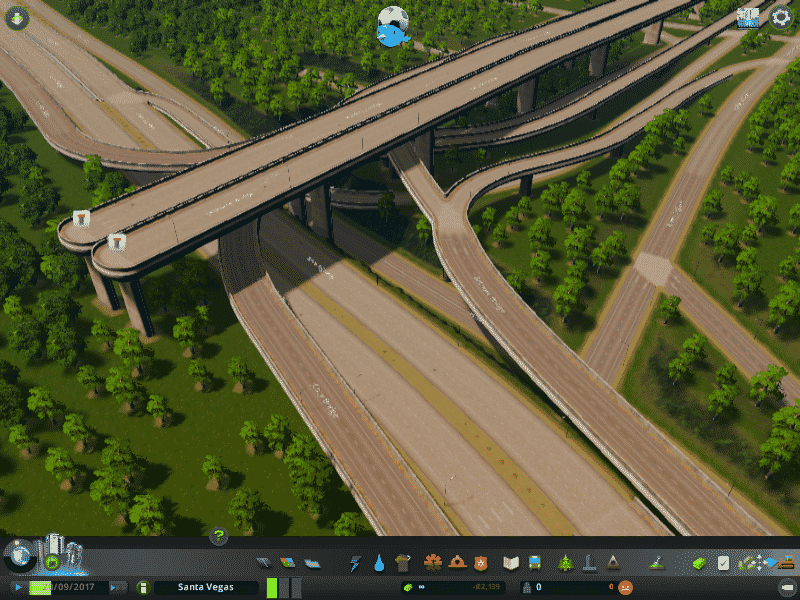Select the electricity lightning bolt menu

tap(355, 563)
